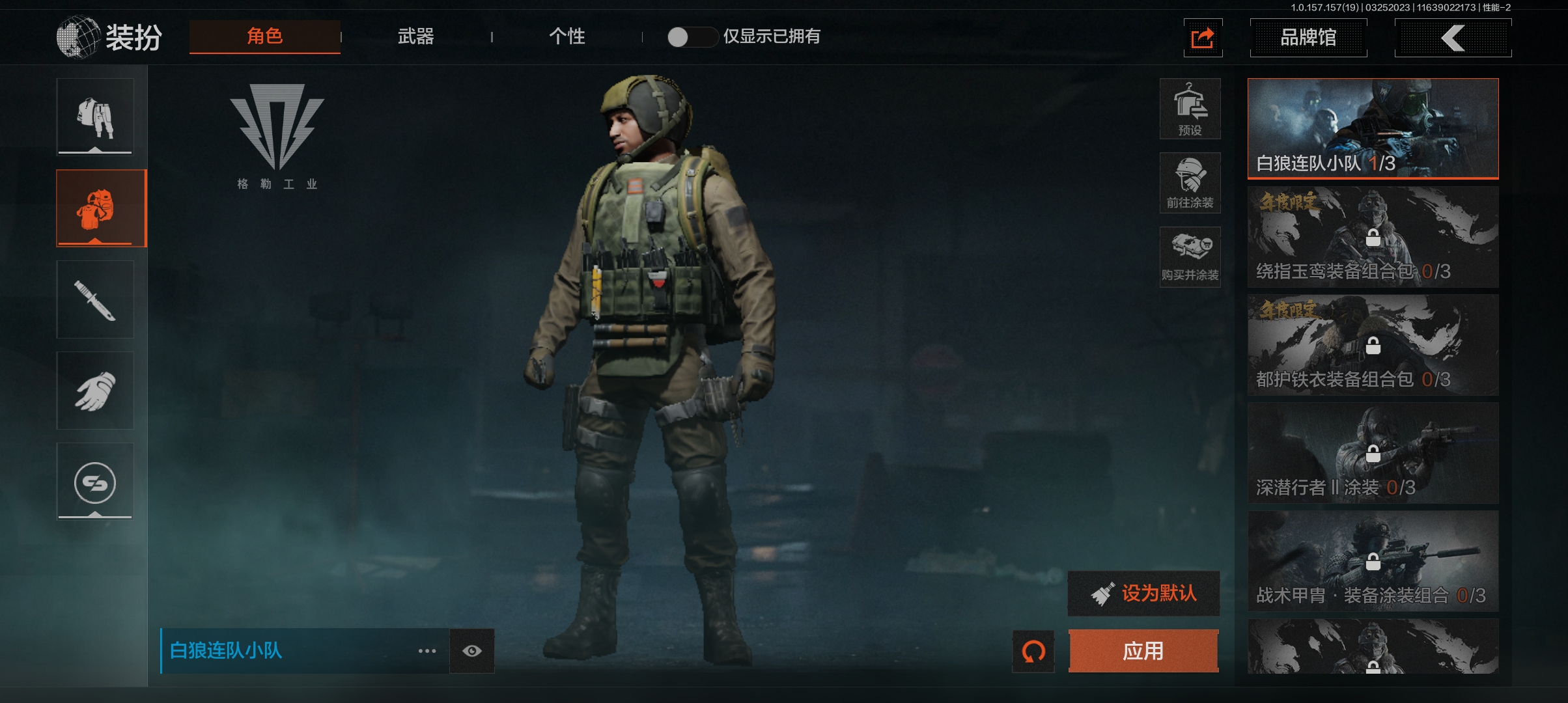
Task: Select the clothing outfit category icon
Action: pyautogui.click(x=95, y=117)
